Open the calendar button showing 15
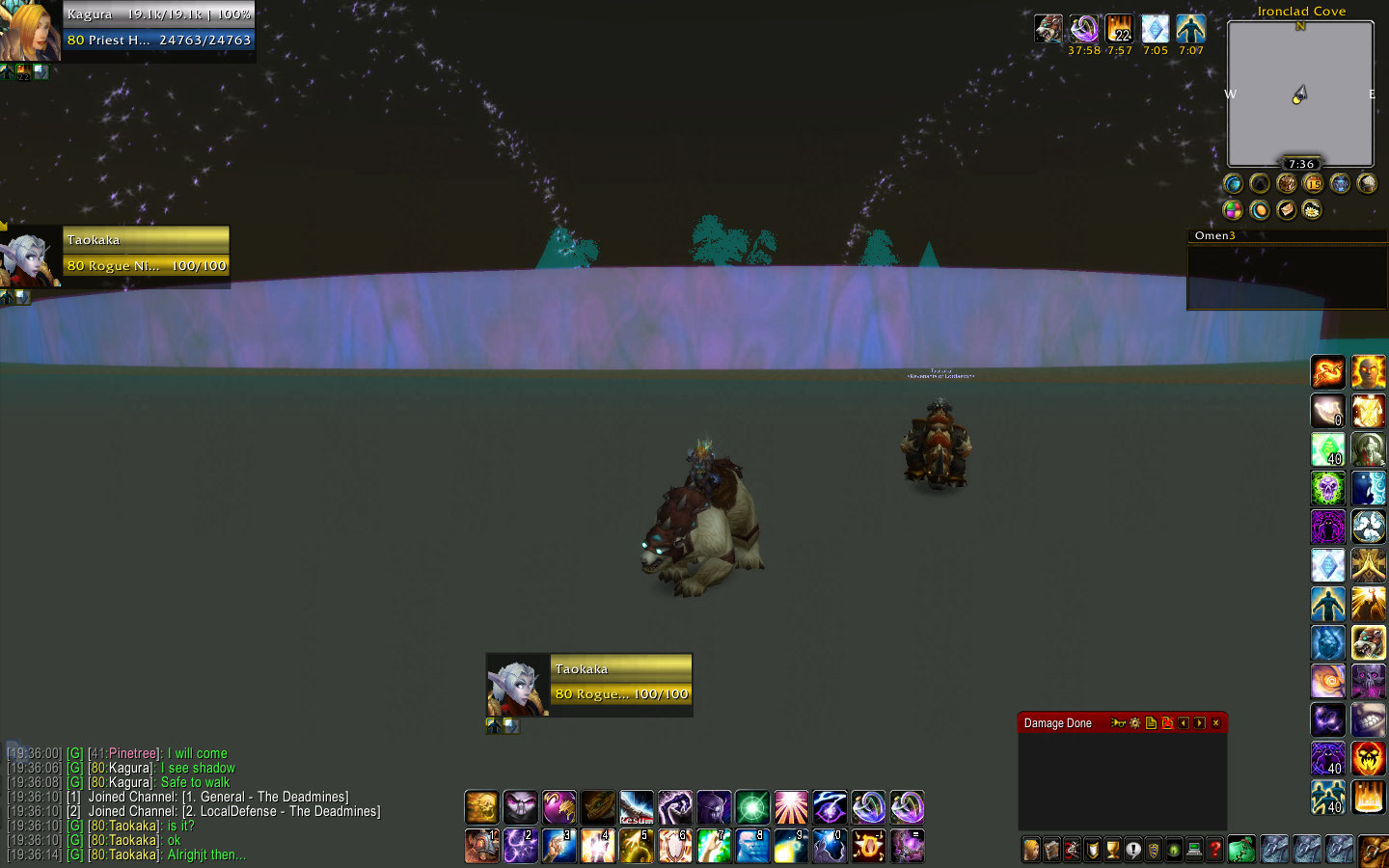Image resolution: width=1389 pixels, height=868 pixels. 1313,183
